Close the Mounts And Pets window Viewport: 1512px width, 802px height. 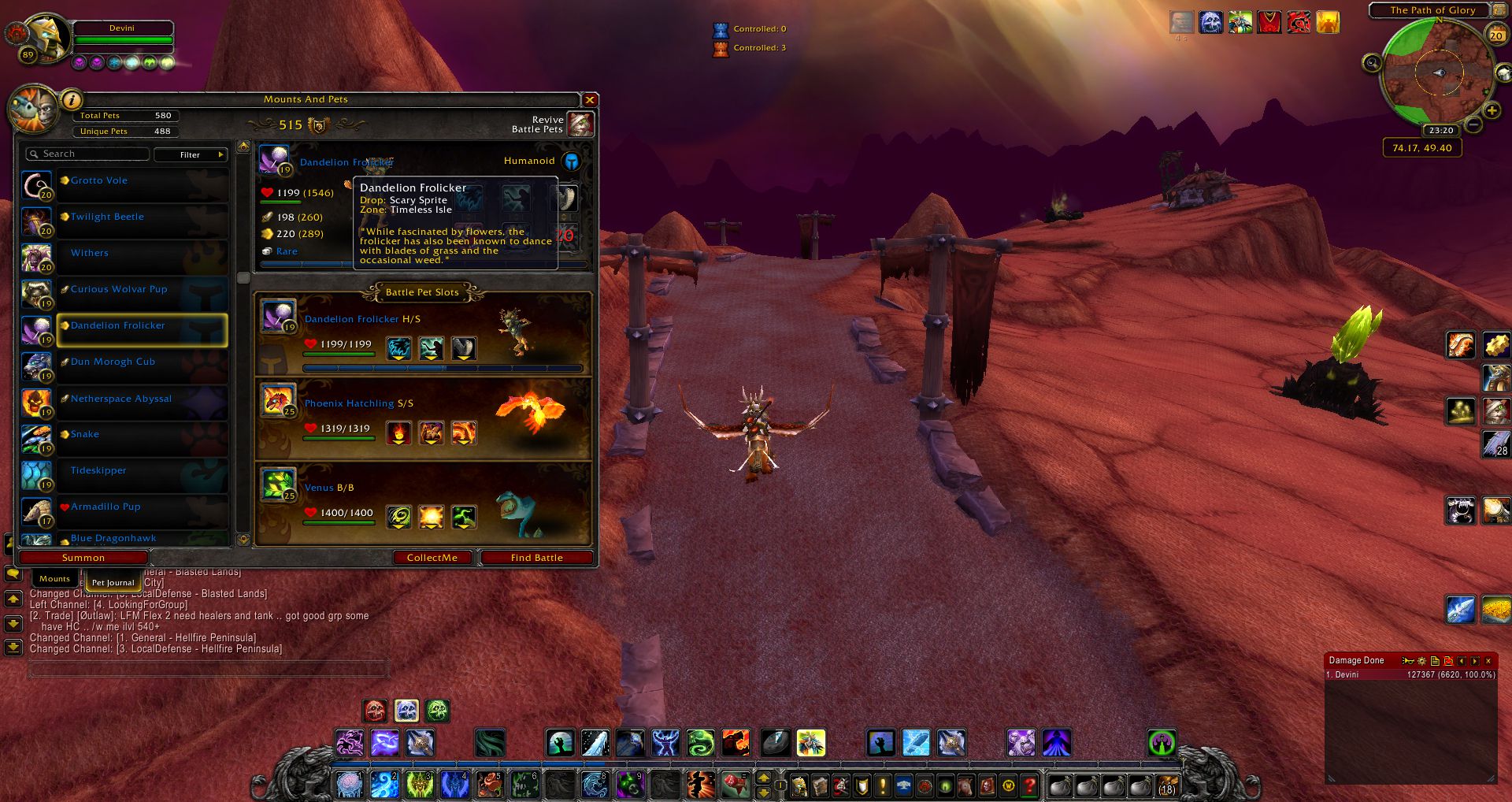[589, 100]
